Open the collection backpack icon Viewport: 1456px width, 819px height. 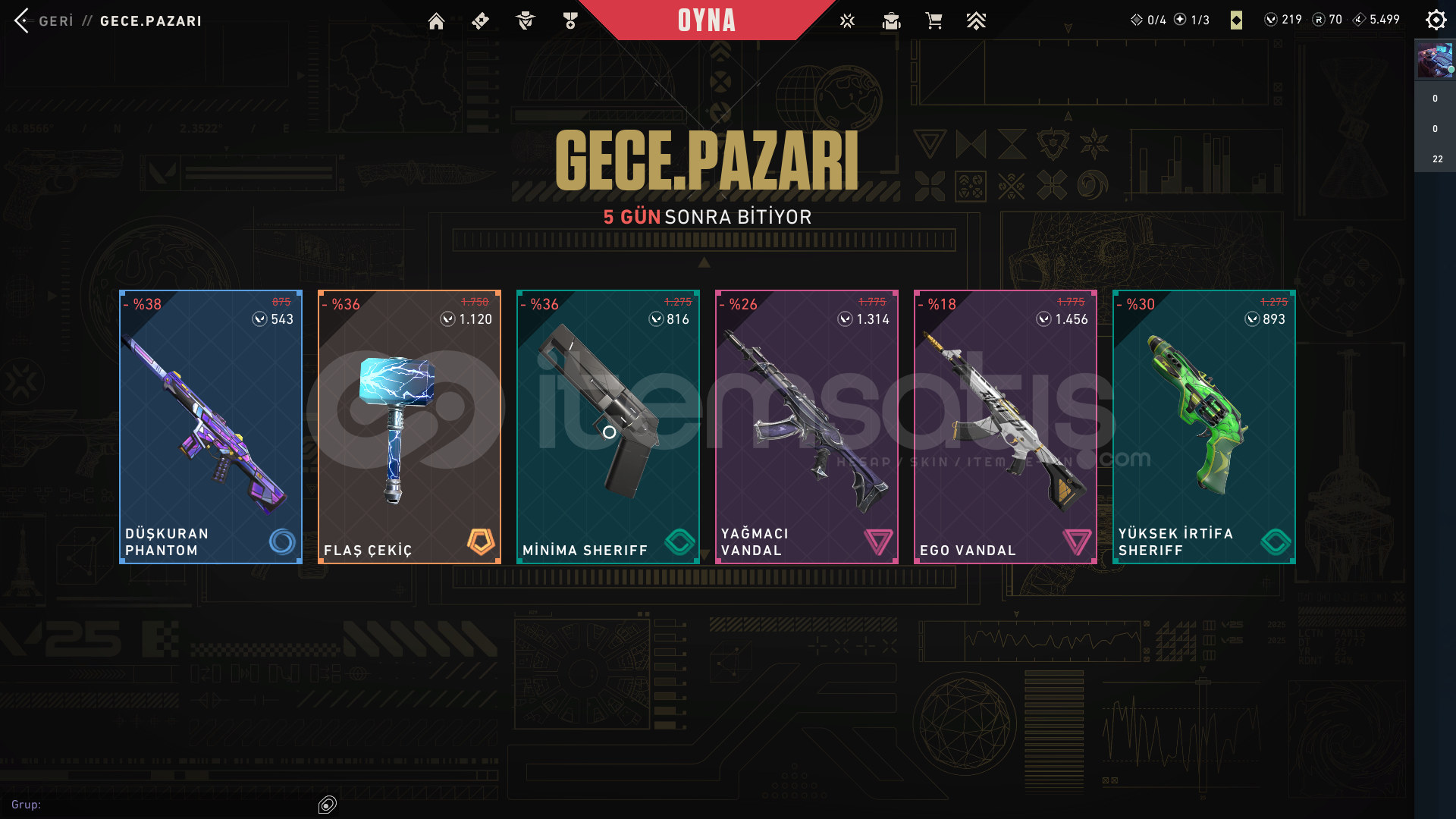(x=891, y=21)
